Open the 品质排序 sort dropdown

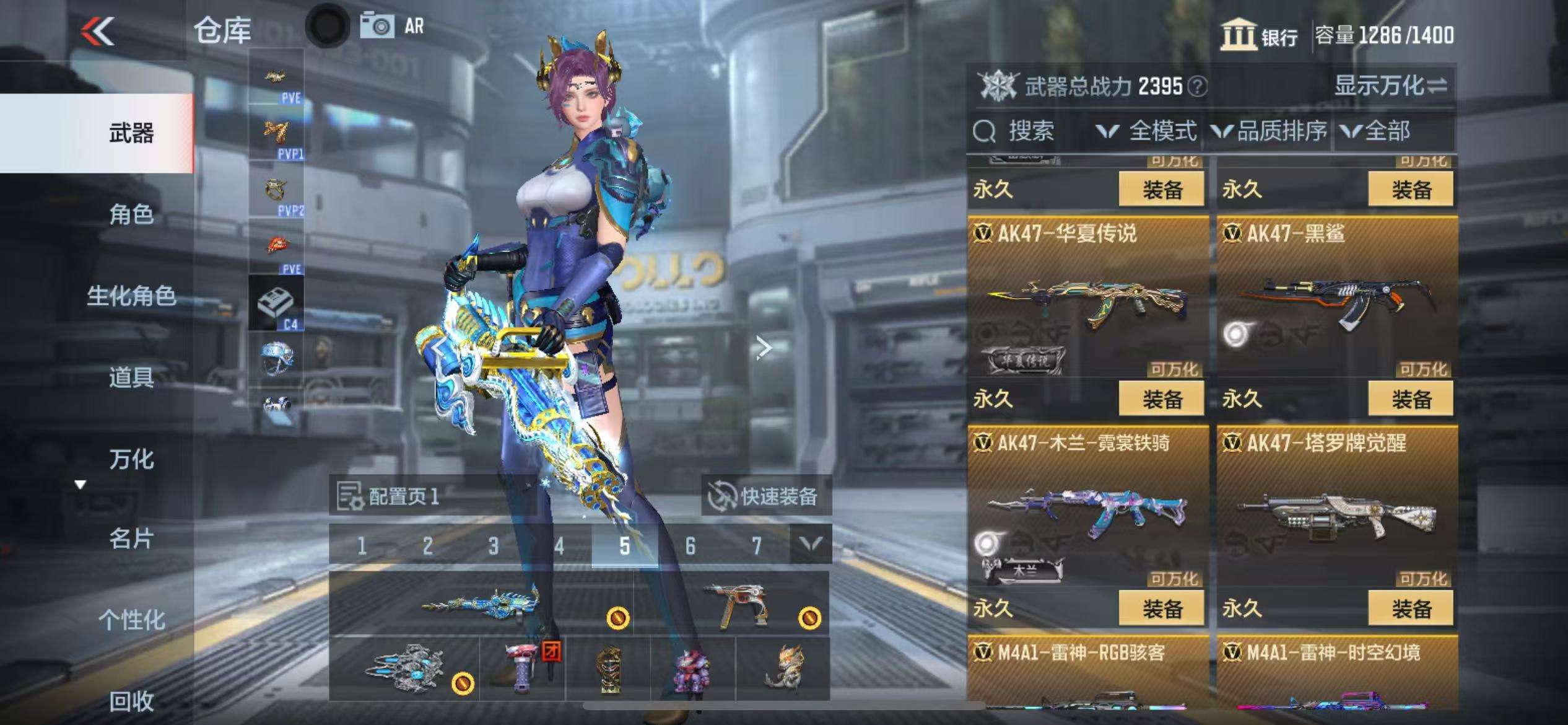1270,131
